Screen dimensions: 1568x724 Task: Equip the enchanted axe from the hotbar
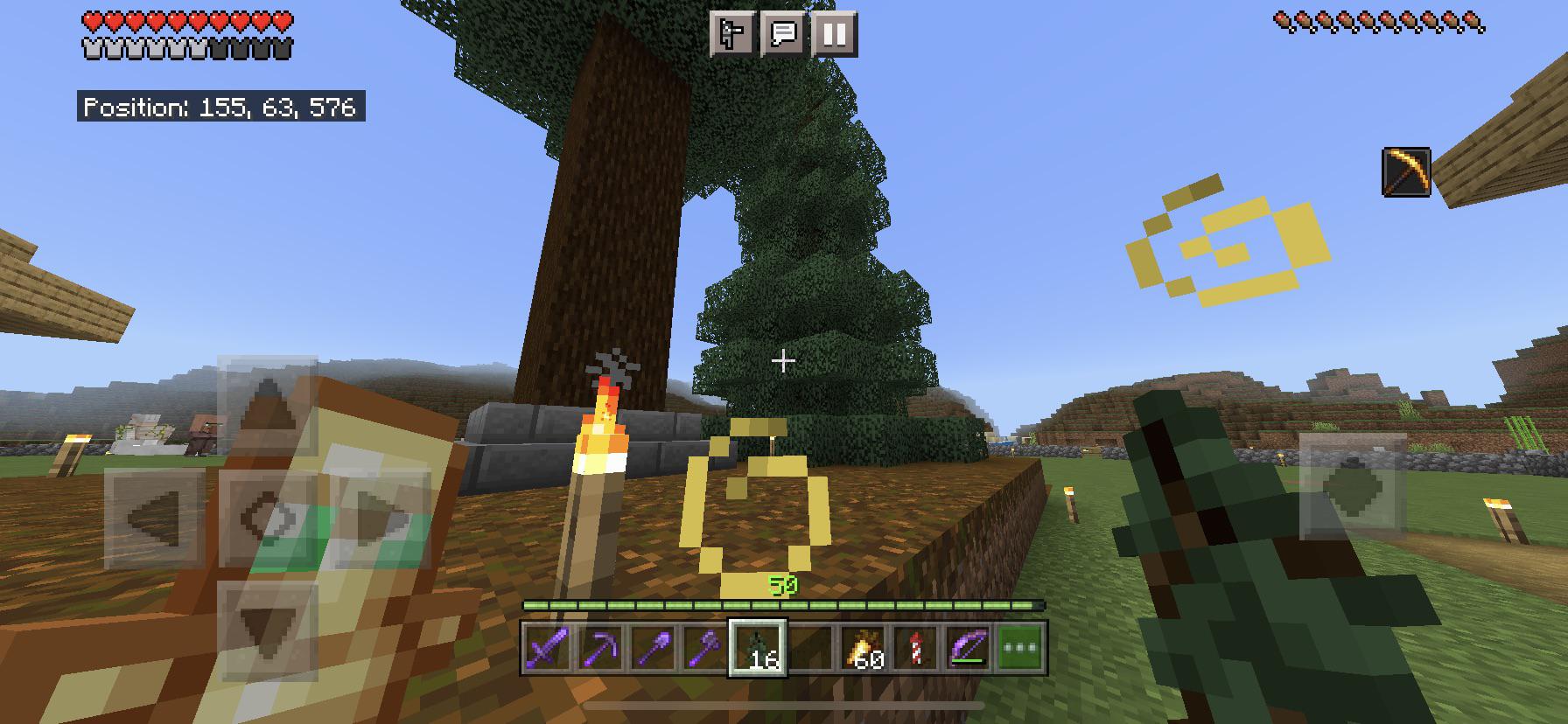tap(705, 649)
